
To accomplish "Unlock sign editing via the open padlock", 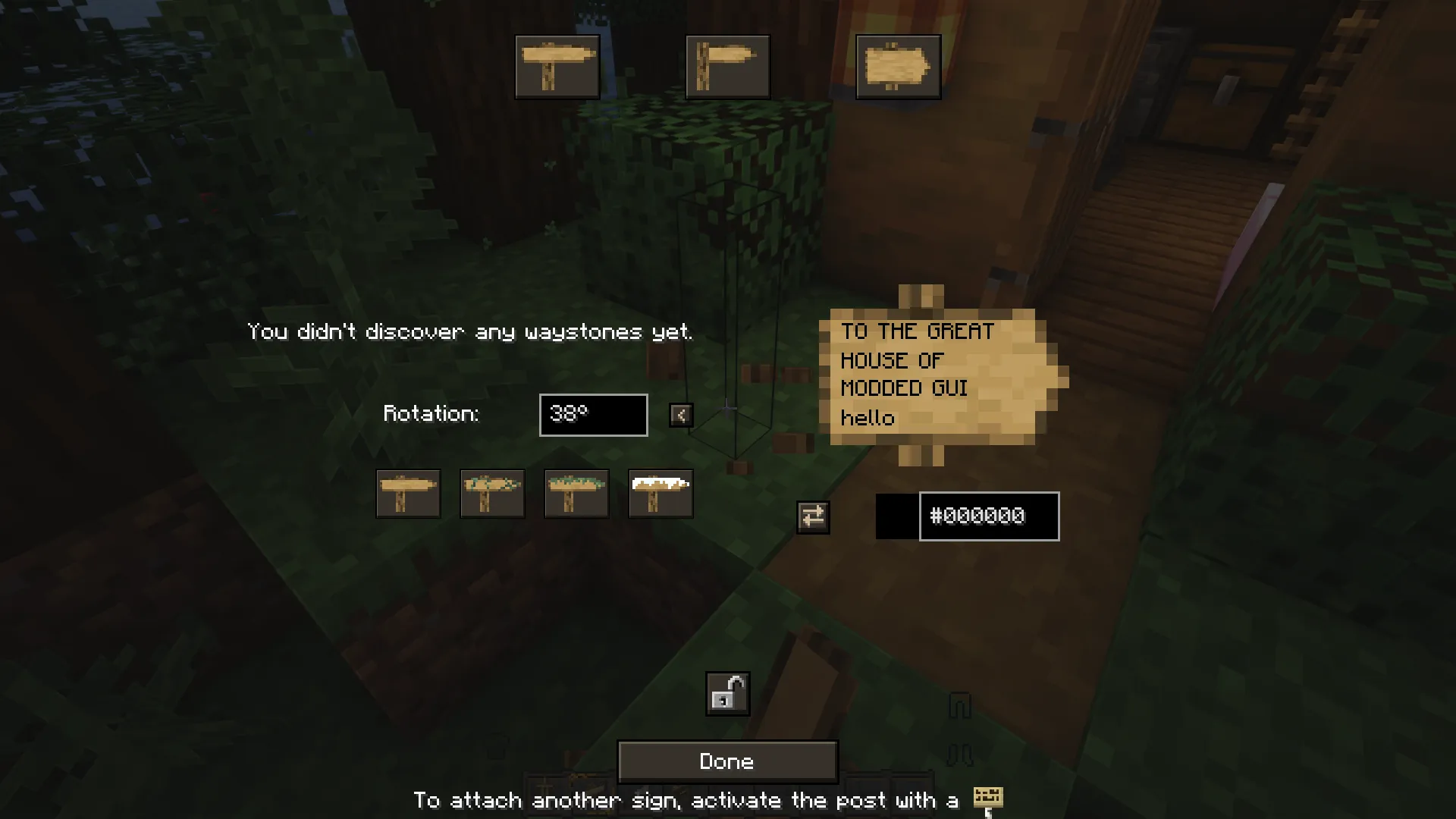I will pyautogui.click(x=726, y=692).
